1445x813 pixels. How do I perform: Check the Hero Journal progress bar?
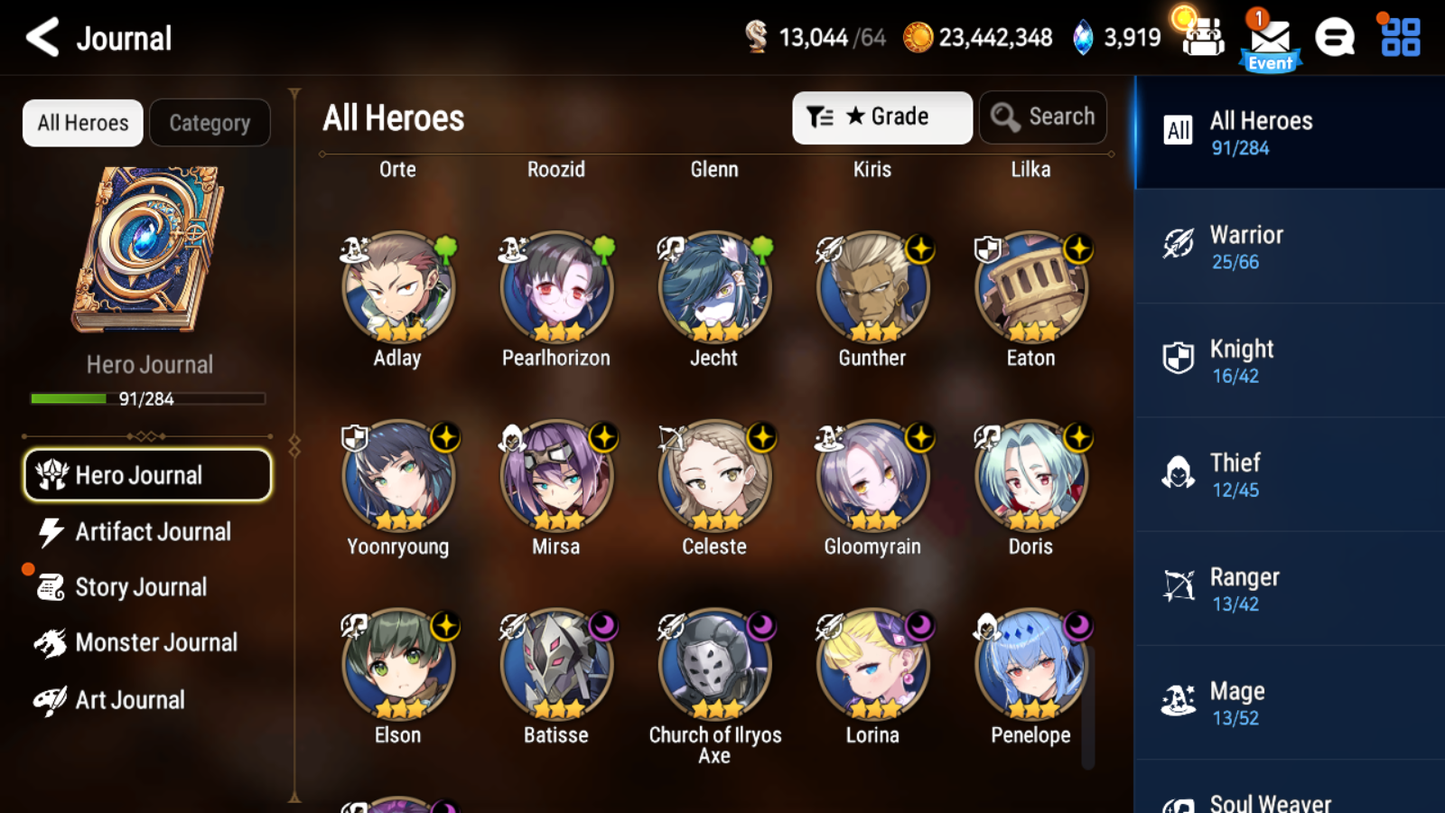(x=149, y=398)
